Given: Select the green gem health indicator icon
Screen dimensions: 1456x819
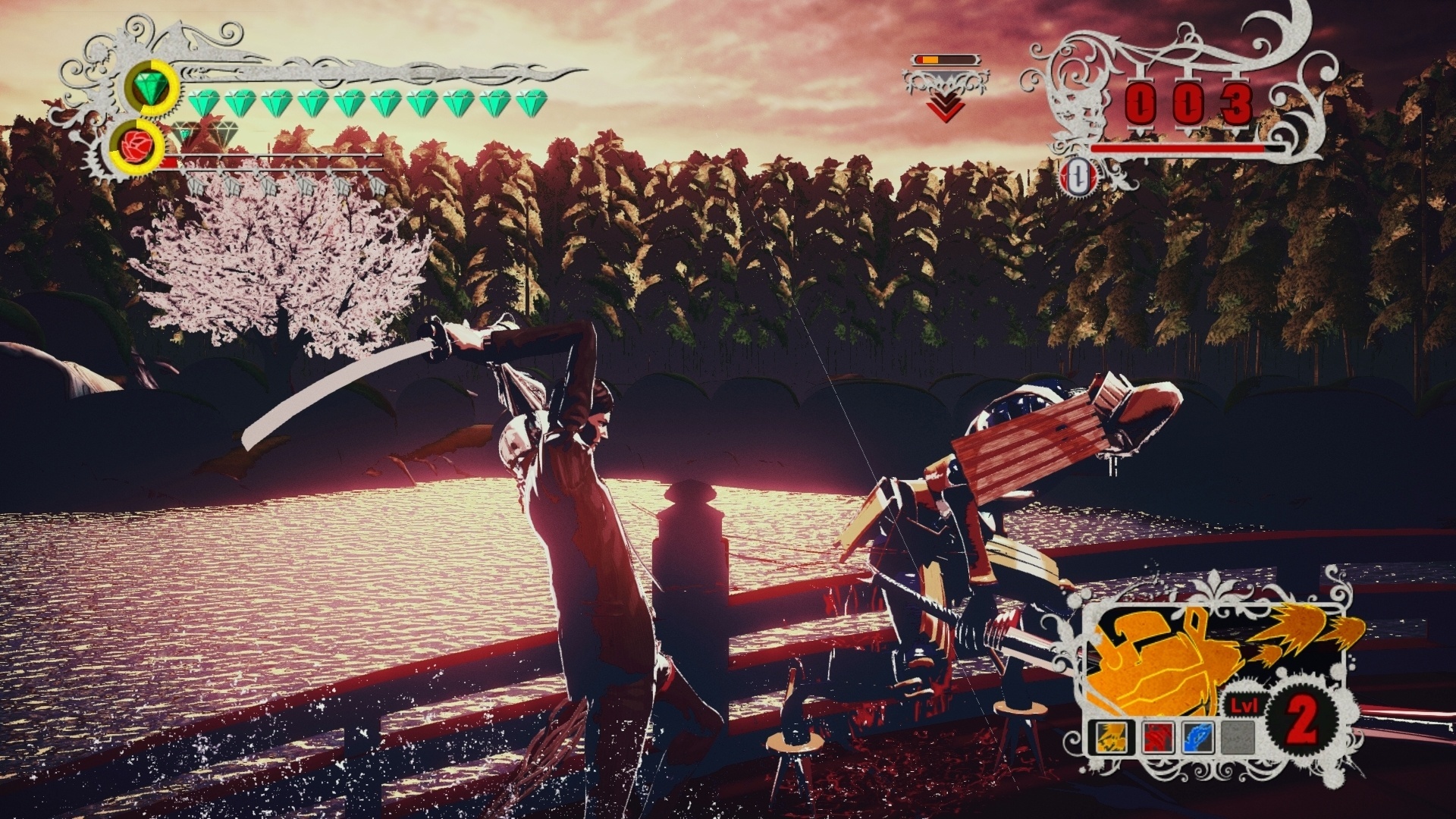Looking at the screenshot, I should (x=149, y=86).
